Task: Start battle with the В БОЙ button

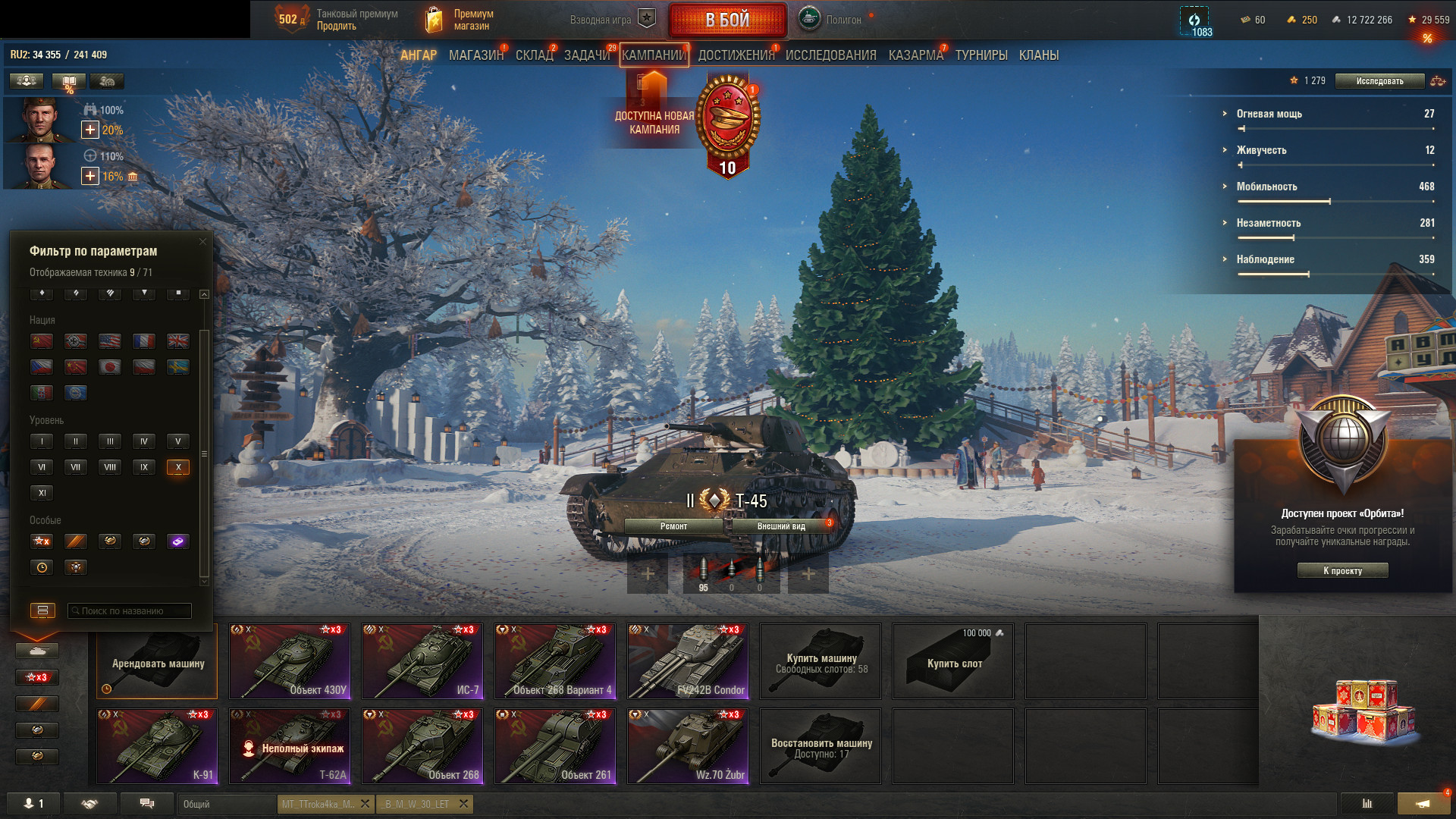Action: pos(727,20)
